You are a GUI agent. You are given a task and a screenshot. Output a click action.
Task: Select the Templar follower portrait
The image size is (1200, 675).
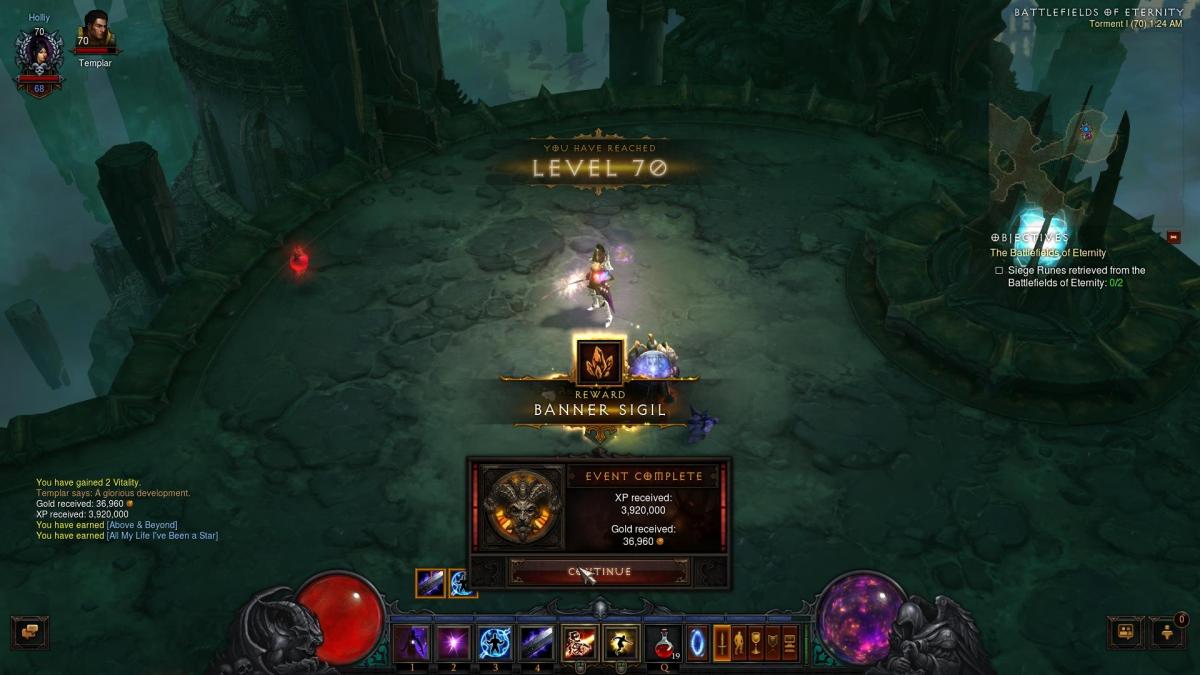point(95,33)
